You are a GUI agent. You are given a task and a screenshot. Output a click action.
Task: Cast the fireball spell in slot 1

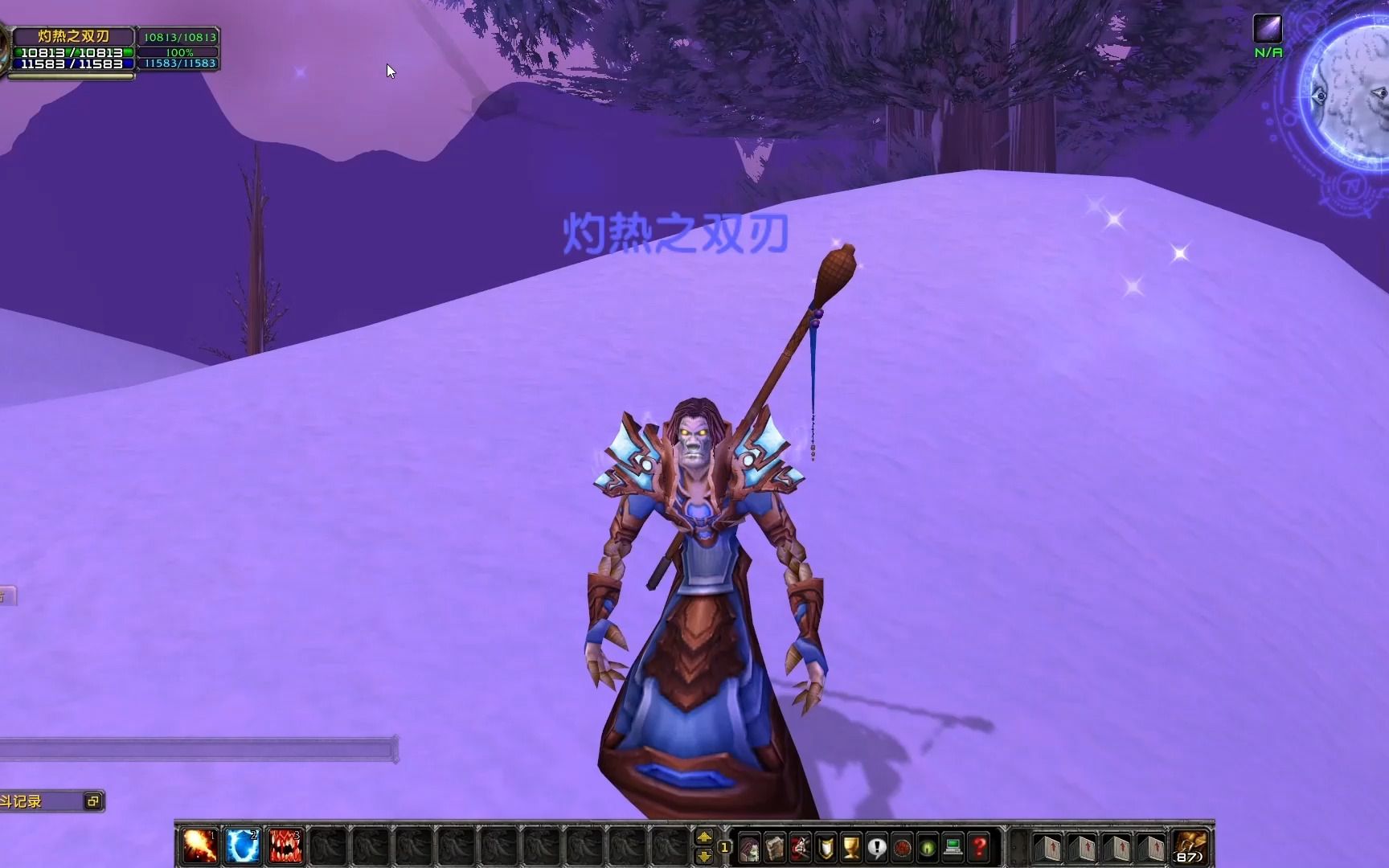pyautogui.click(x=198, y=846)
